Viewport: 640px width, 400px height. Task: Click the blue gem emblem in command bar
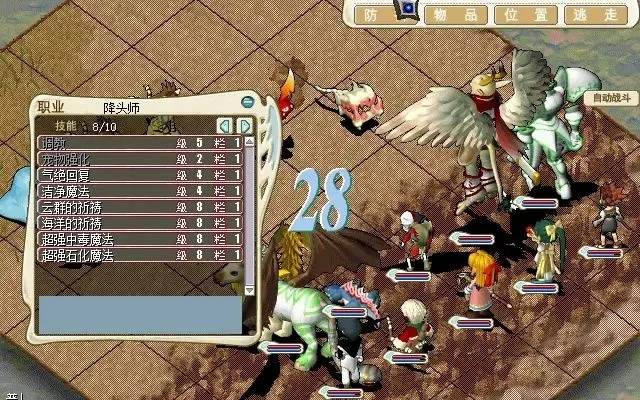click(x=408, y=10)
